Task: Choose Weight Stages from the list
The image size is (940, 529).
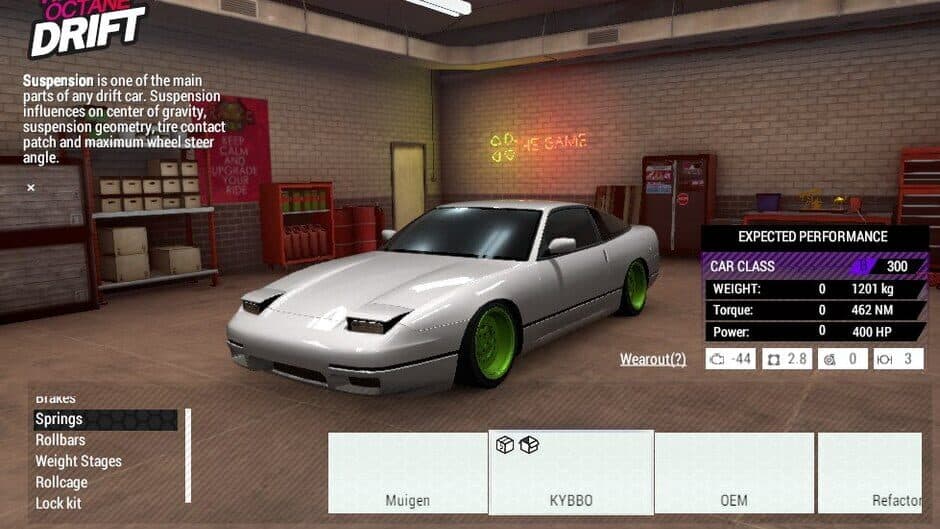Action: coord(78,461)
